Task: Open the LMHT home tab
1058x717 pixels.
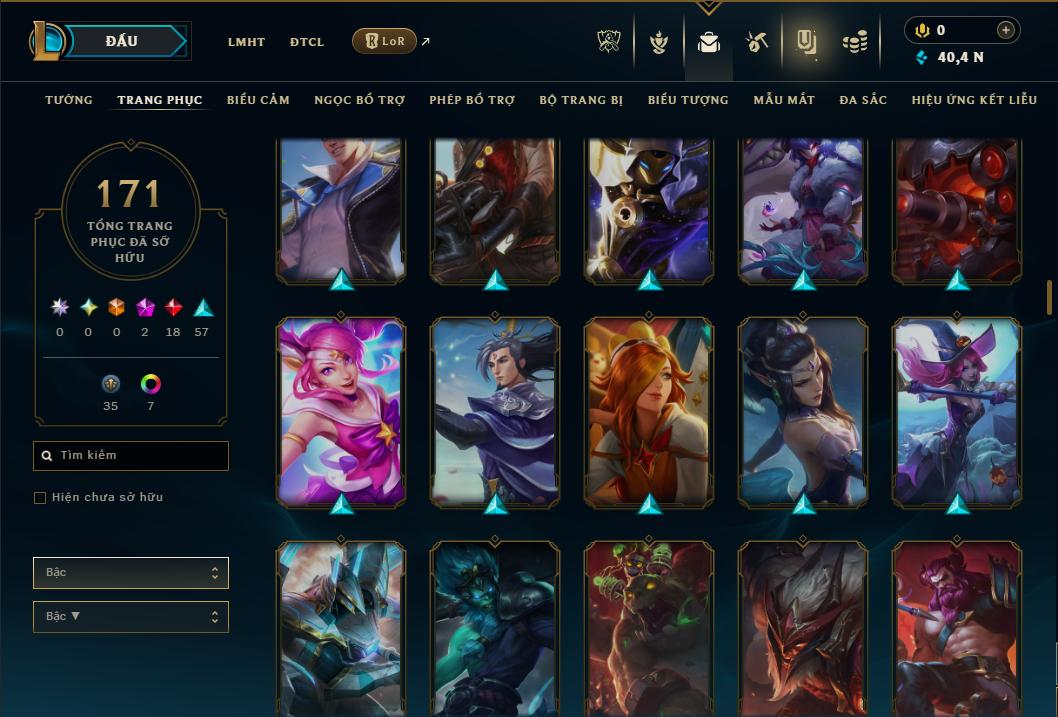Action: click(246, 42)
